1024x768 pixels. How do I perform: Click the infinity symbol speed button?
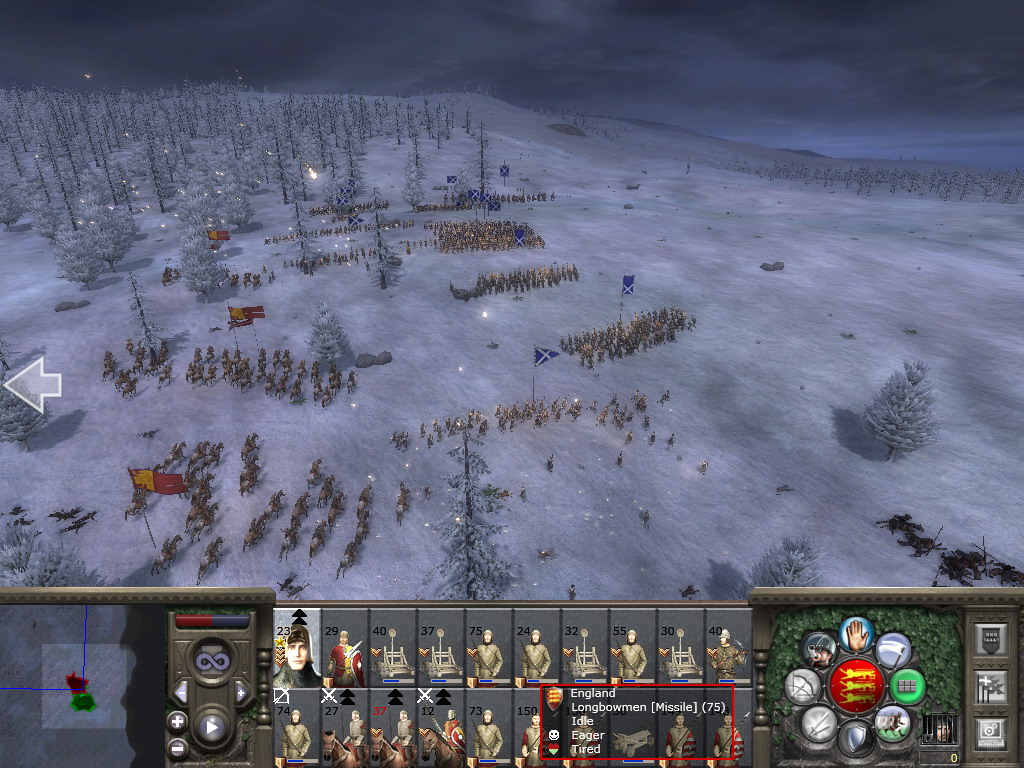[x=210, y=662]
